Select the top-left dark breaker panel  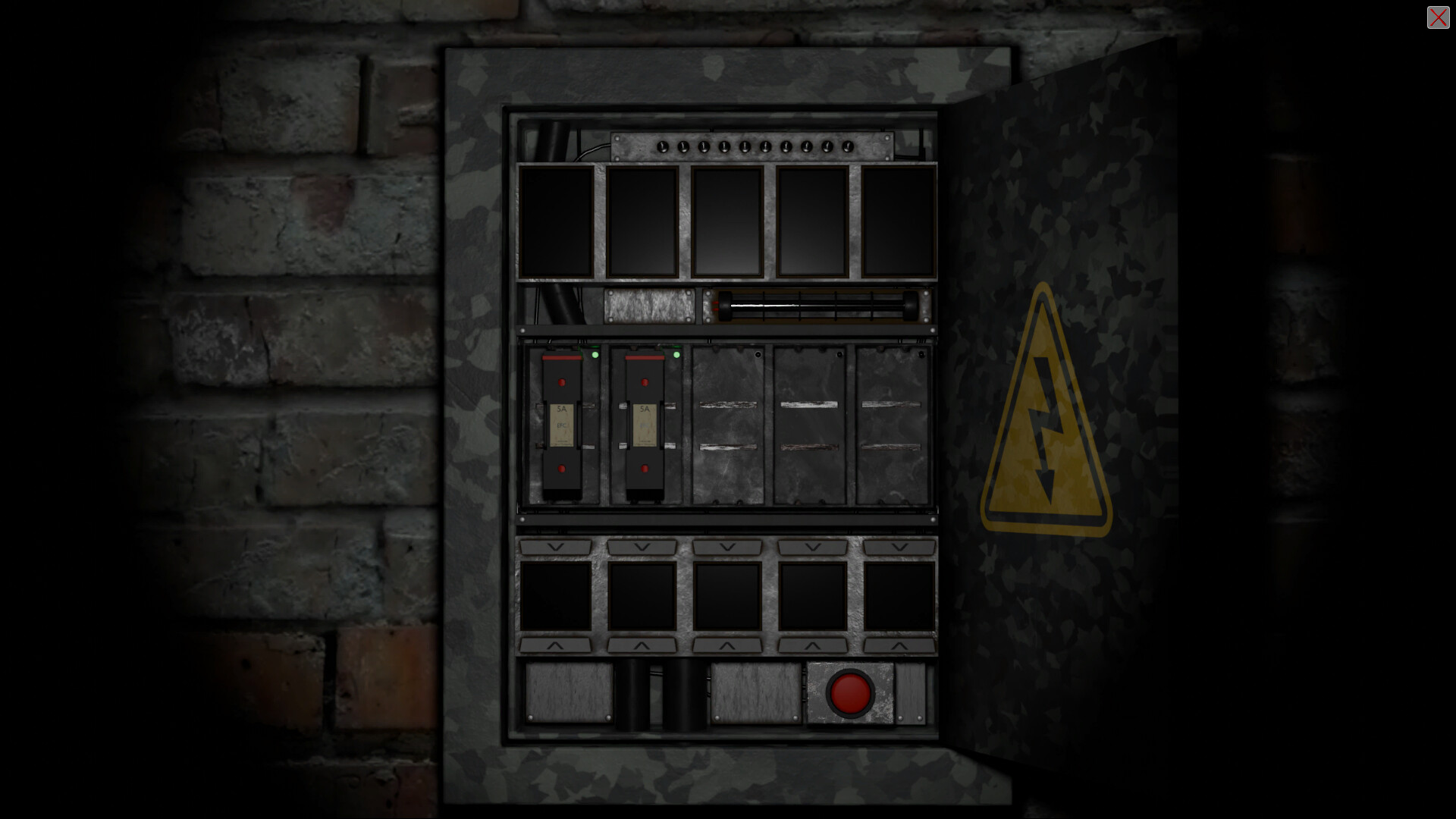(559, 222)
